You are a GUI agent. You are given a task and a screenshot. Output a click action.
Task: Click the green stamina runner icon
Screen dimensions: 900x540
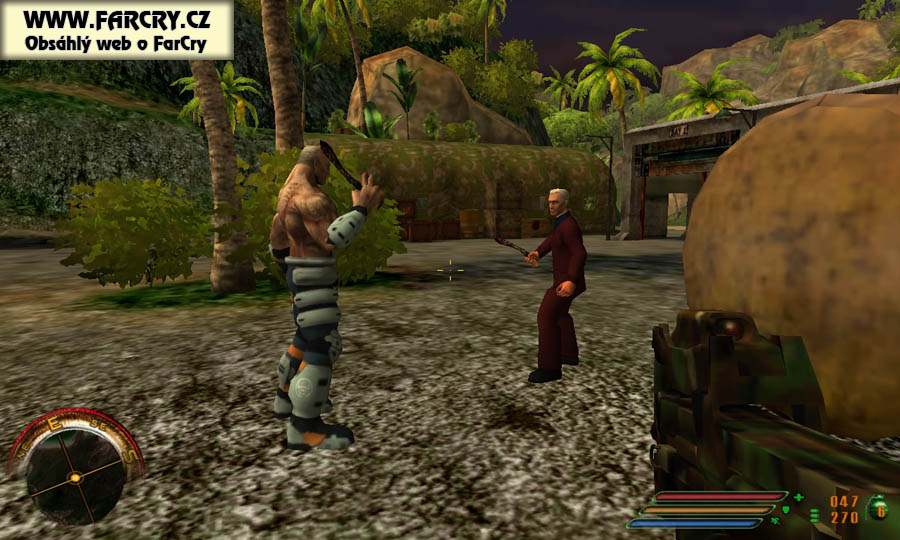pyautogui.click(x=775, y=521)
